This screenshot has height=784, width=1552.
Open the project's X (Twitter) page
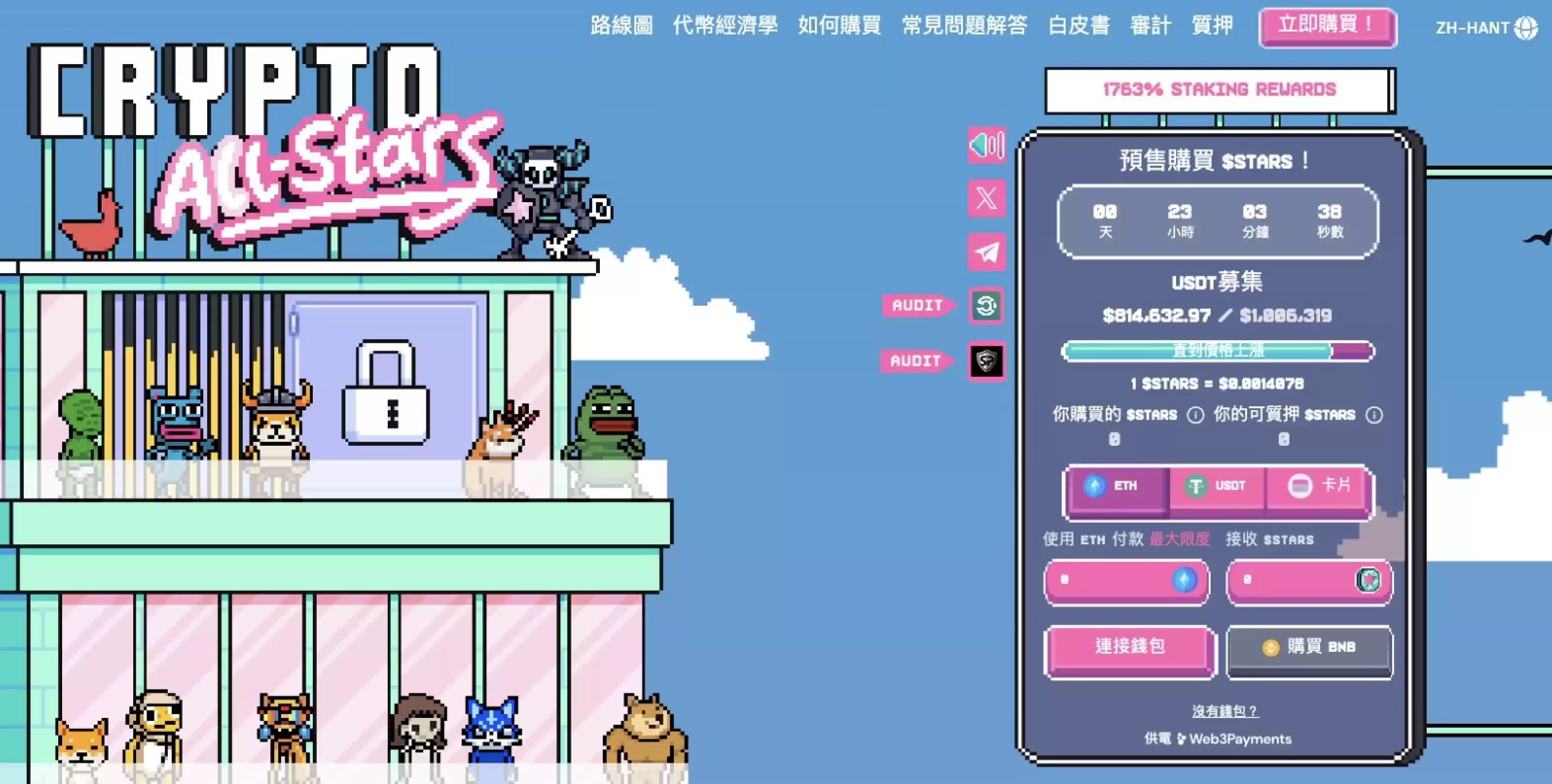[988, 199]
